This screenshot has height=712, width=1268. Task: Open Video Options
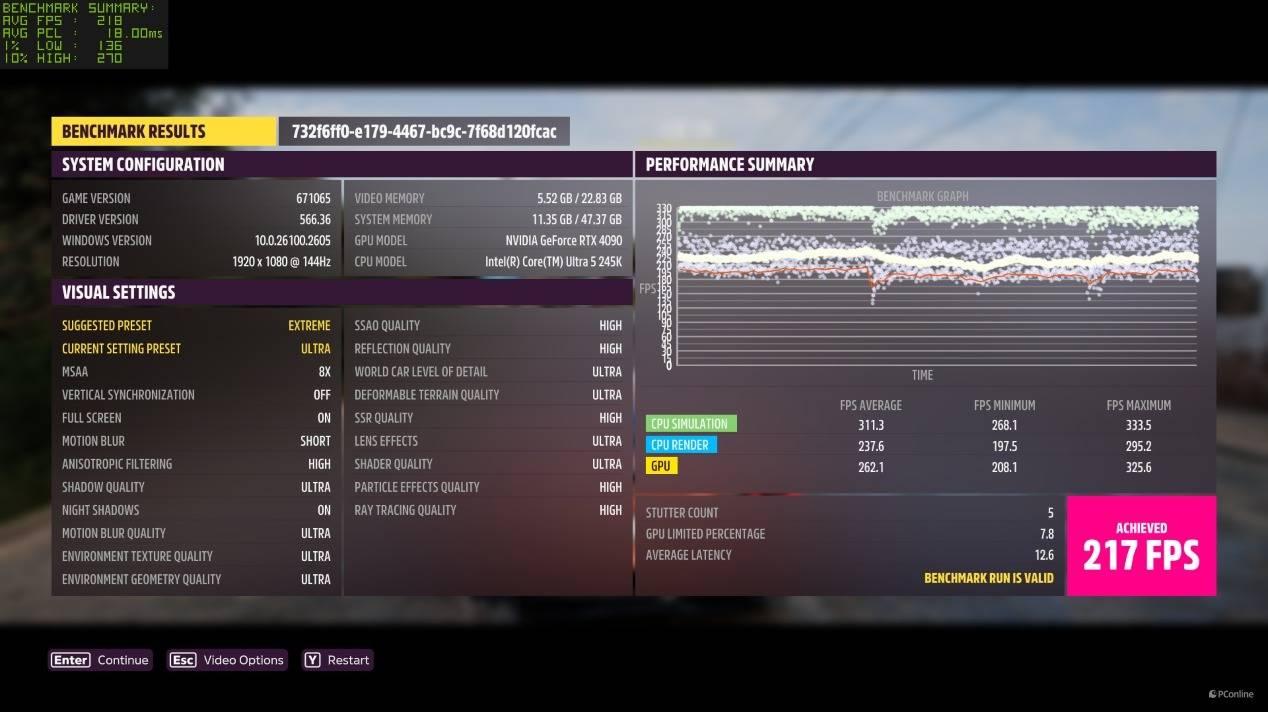(x=227, y=660)
